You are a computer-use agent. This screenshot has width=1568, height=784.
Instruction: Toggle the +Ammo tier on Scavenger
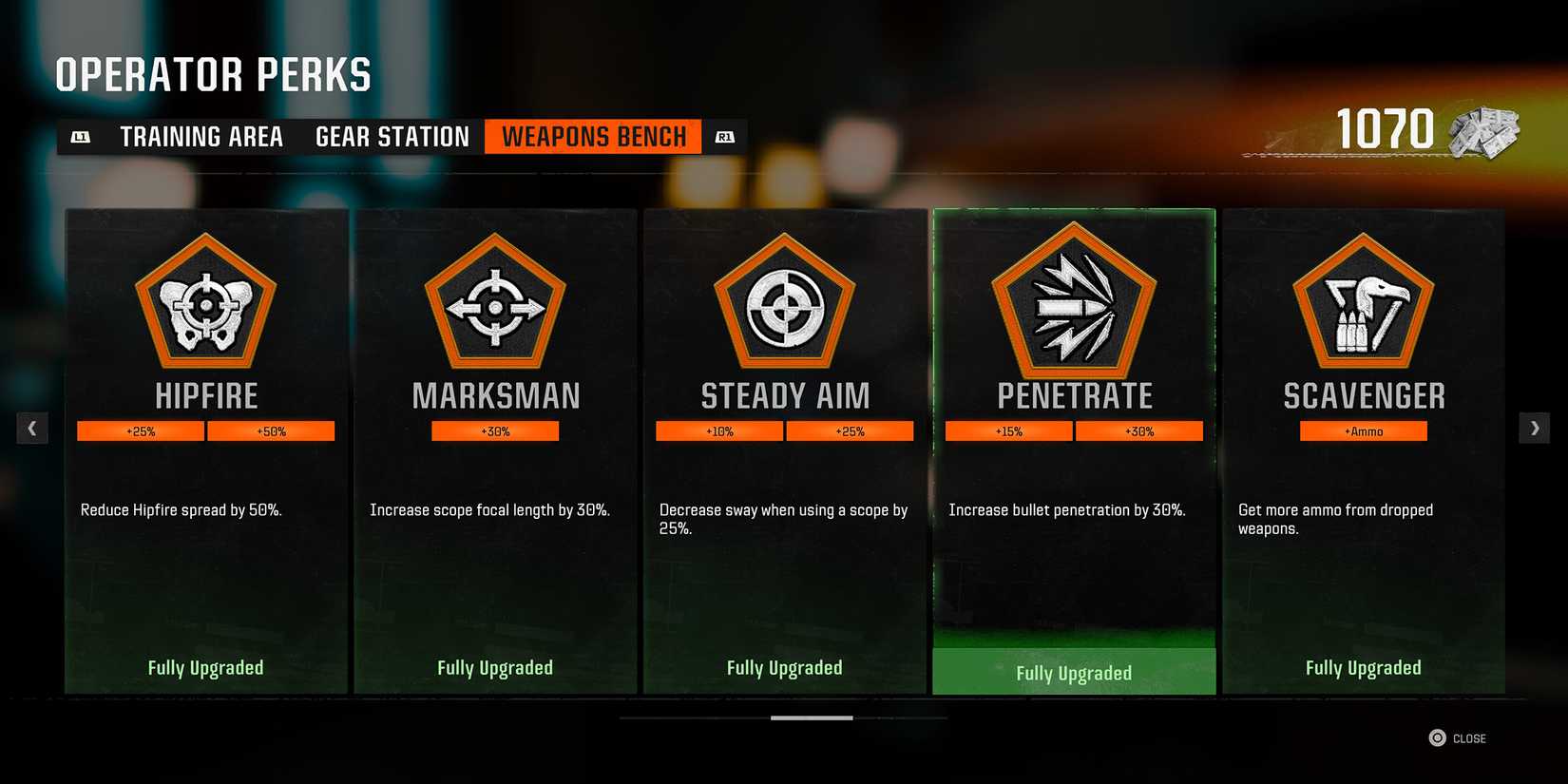1363,430
